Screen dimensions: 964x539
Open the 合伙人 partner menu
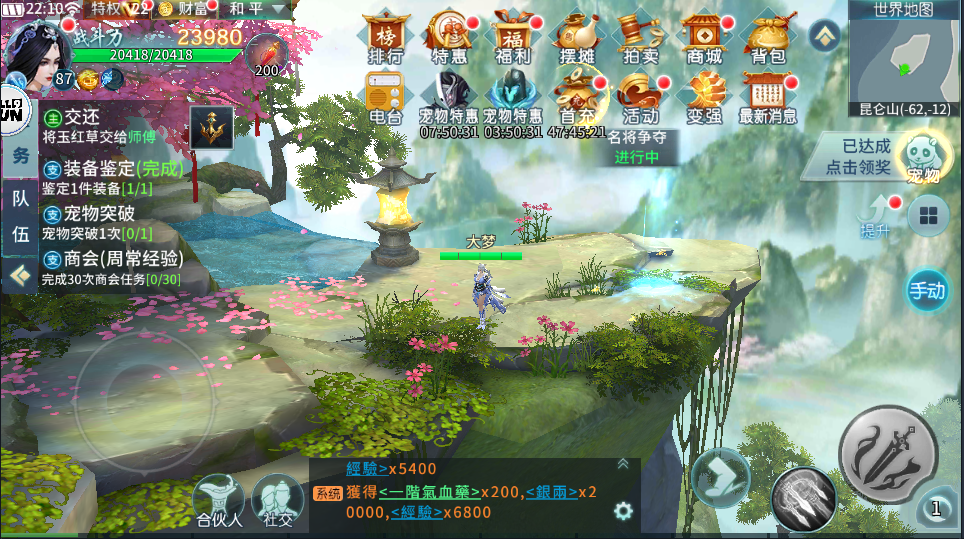click(219, 499)
